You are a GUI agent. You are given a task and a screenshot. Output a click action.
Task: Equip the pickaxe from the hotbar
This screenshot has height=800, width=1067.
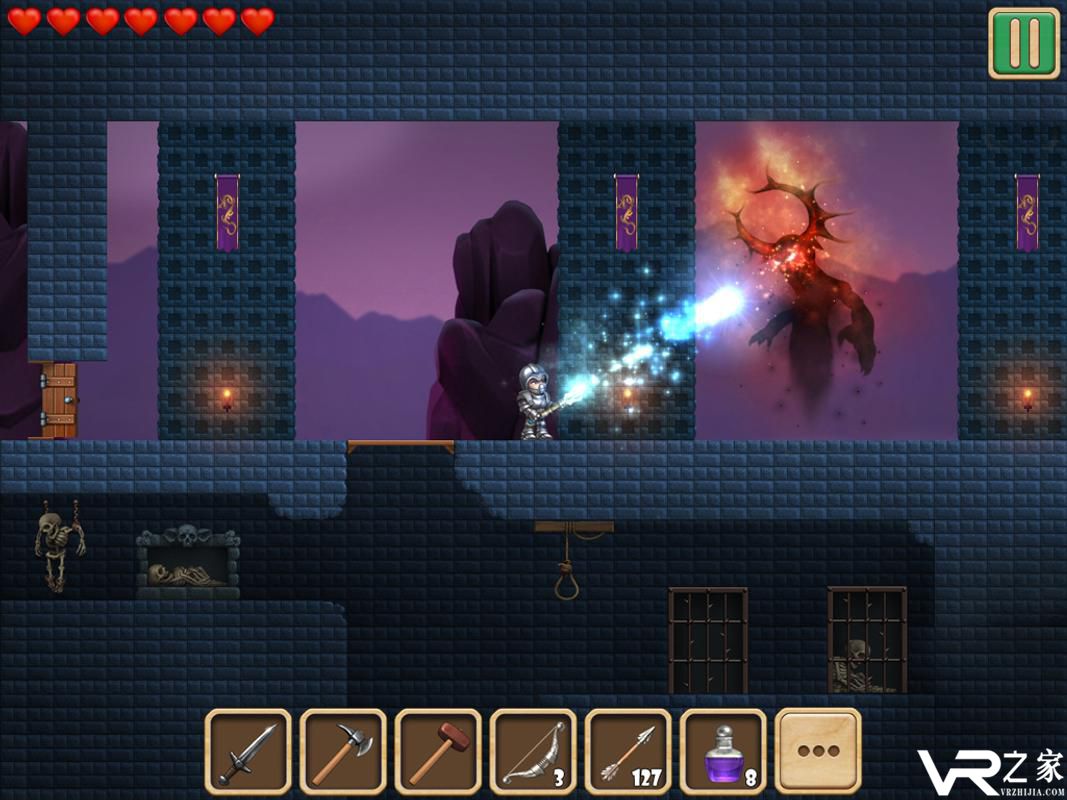tap(343, 751)
